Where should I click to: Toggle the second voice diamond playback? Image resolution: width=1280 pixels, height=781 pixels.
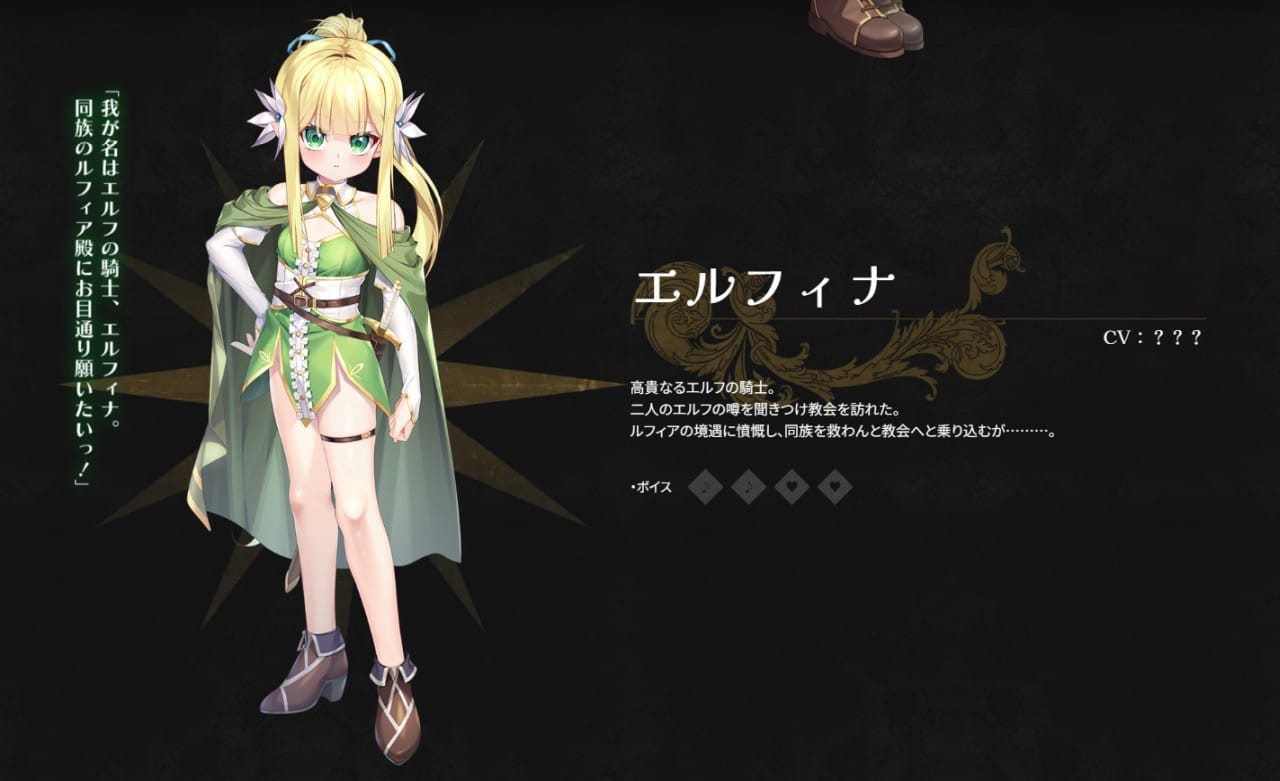pyautogui.click(x=748, y=487)
